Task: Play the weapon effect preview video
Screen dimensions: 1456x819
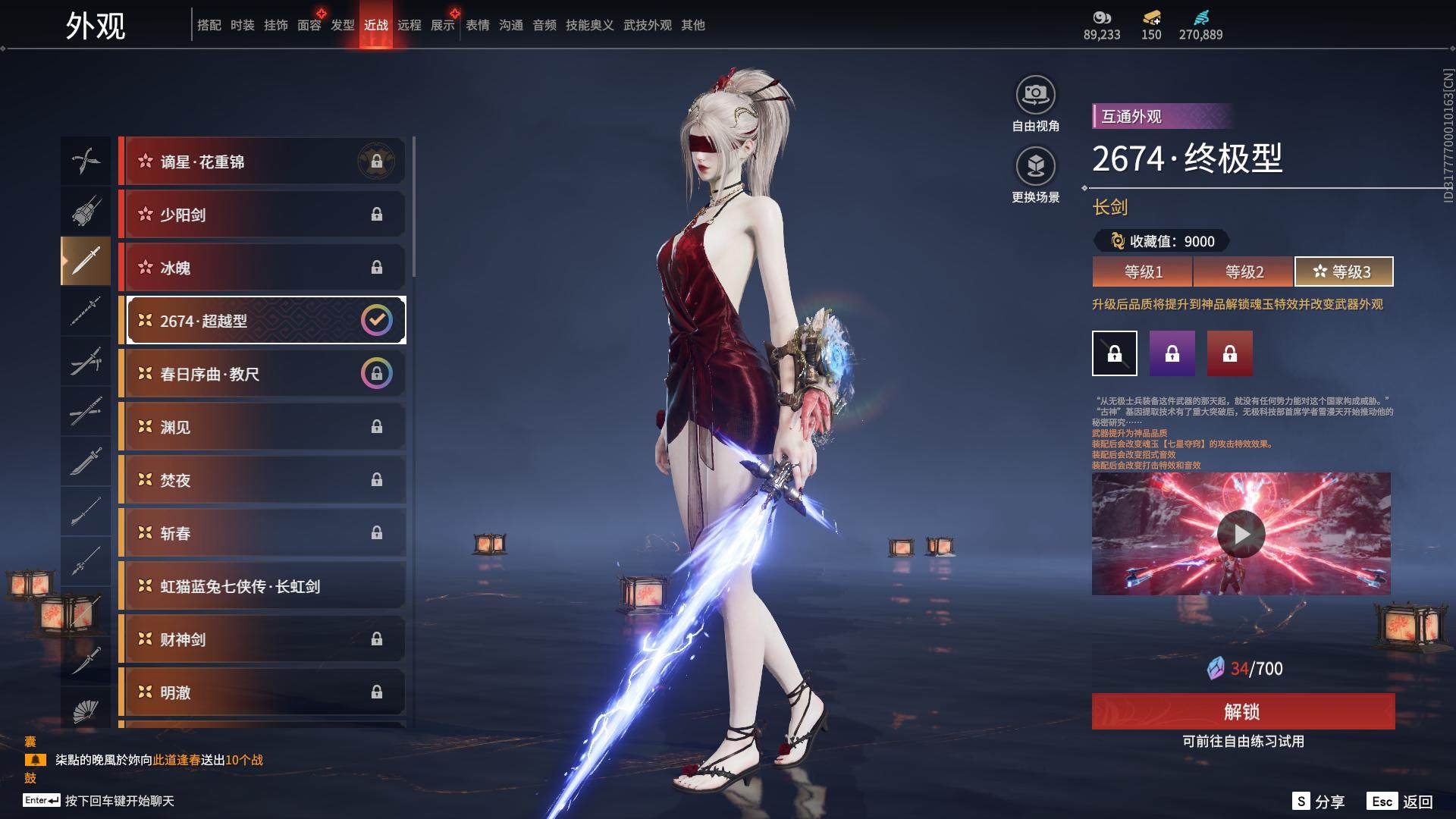Action: click(x=1241, y=534)
